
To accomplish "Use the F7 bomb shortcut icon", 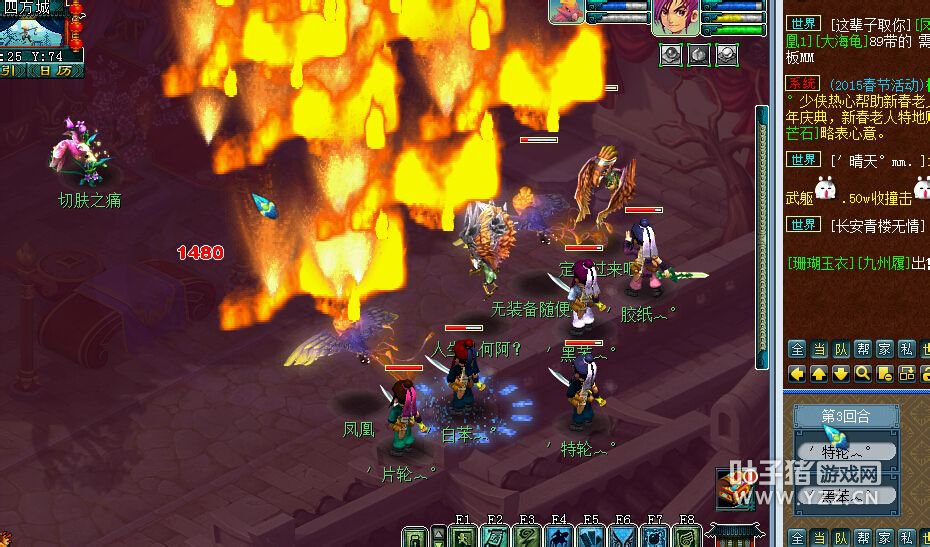I will pyautogui.click(x=655, y=537).
